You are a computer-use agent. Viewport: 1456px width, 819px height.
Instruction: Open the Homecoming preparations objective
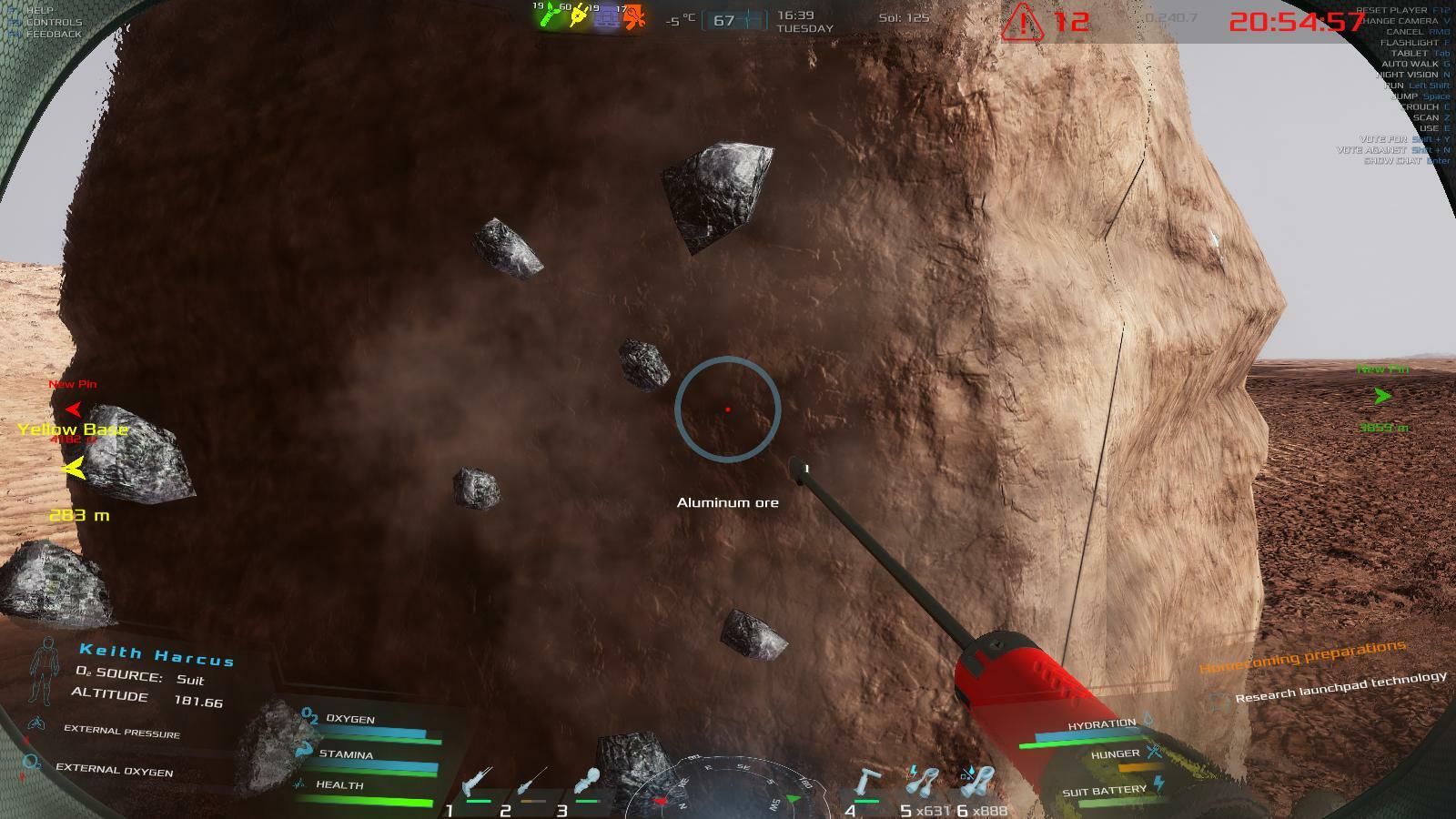(x=1301, y=656)
